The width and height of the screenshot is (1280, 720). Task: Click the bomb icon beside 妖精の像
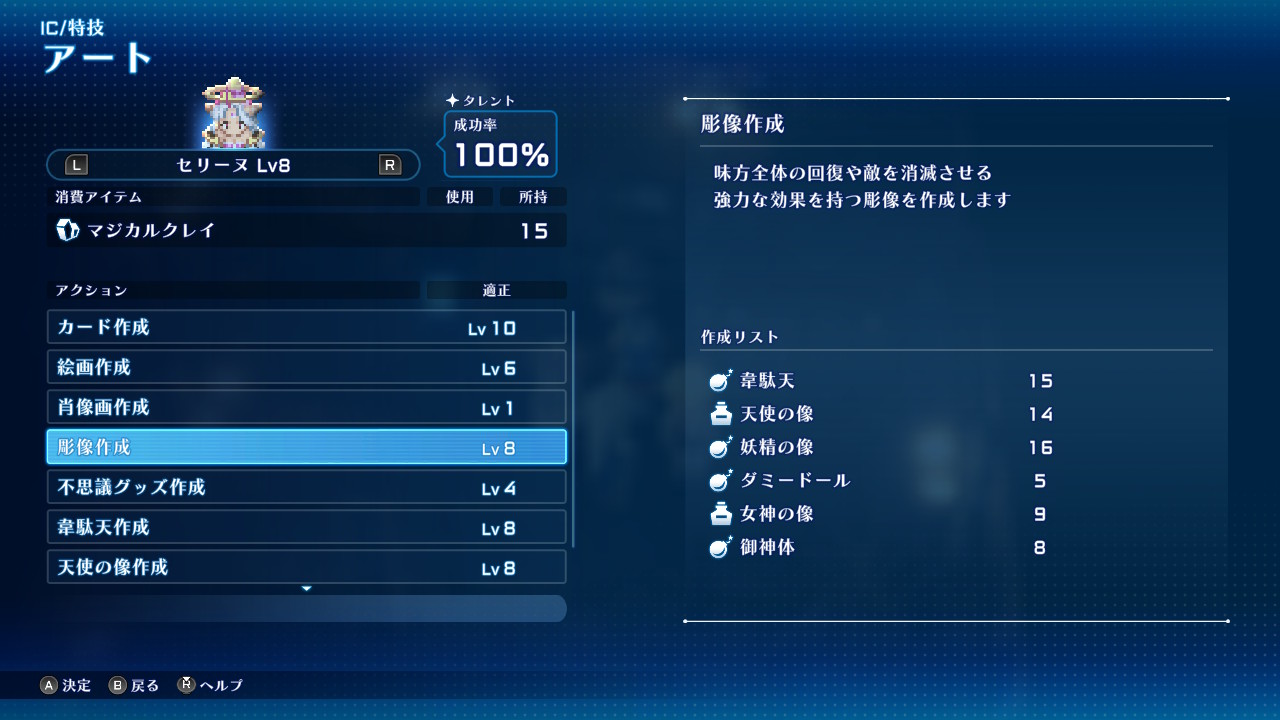click(717, 448)
